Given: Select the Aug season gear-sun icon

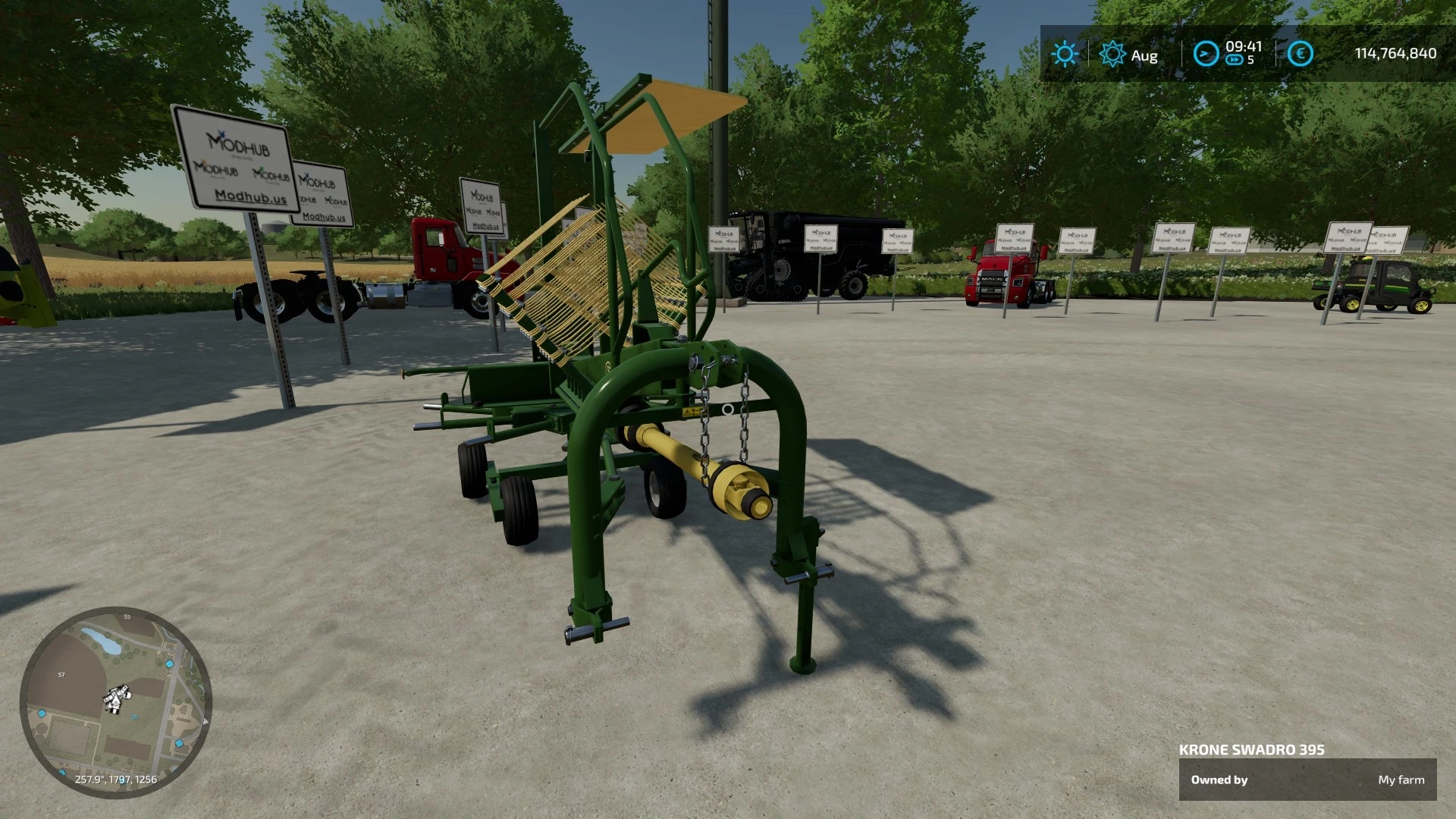Looking at the screenshot, I should (x=1112, y=55).
